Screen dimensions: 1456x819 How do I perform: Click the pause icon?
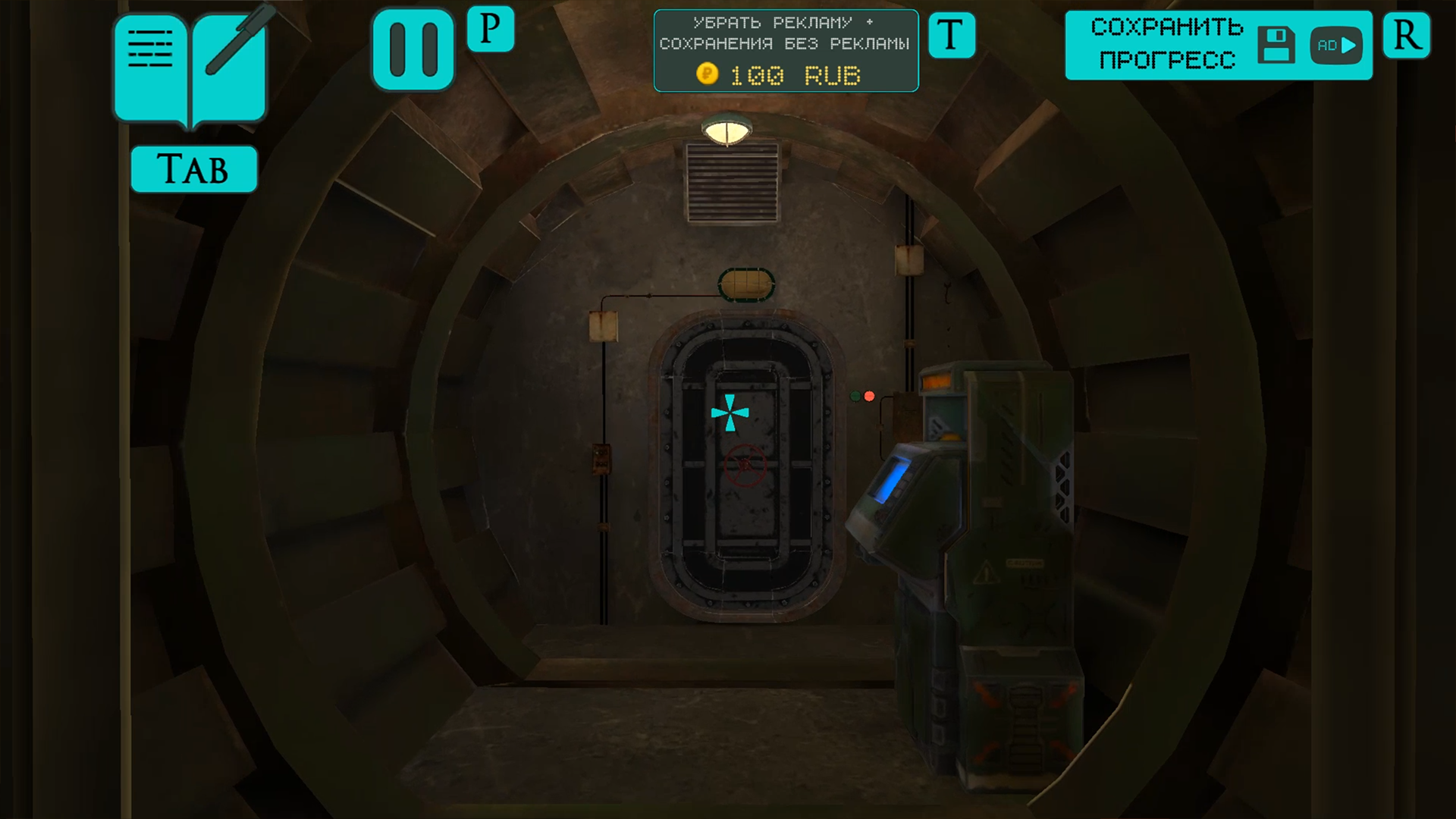coord(413,47)
